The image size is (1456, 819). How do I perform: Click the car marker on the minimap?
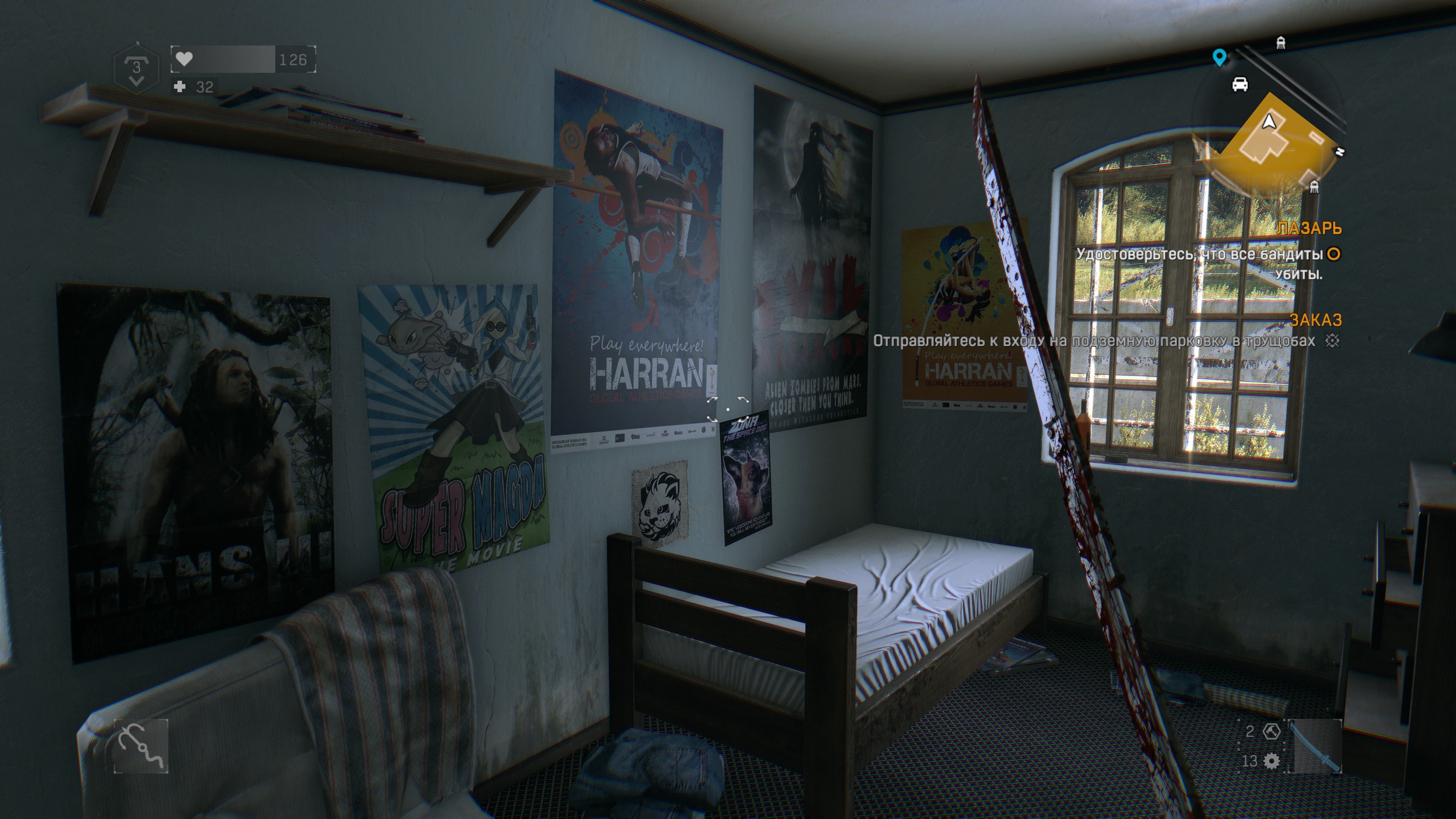point(1239,84)
